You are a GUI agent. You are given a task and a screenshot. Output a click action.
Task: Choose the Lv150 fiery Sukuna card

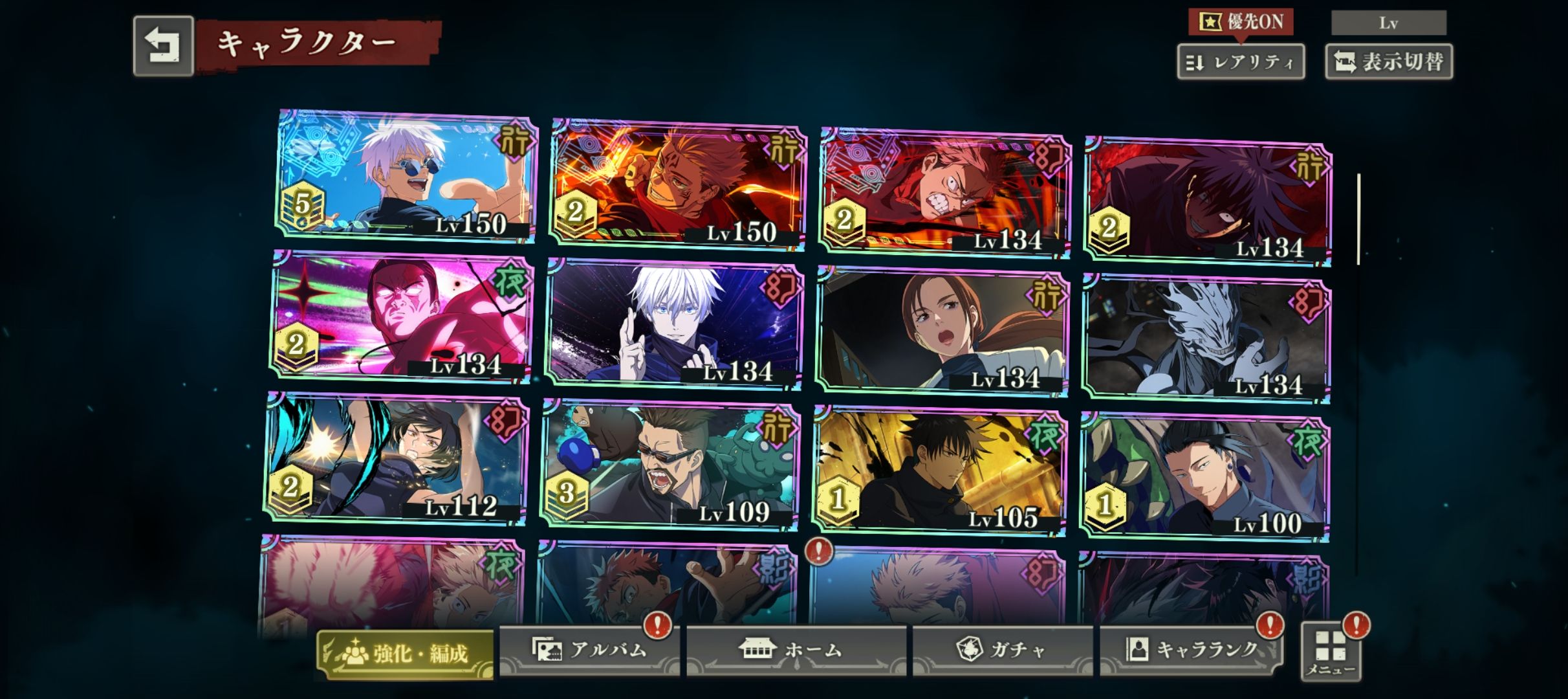tap(678, 185)
